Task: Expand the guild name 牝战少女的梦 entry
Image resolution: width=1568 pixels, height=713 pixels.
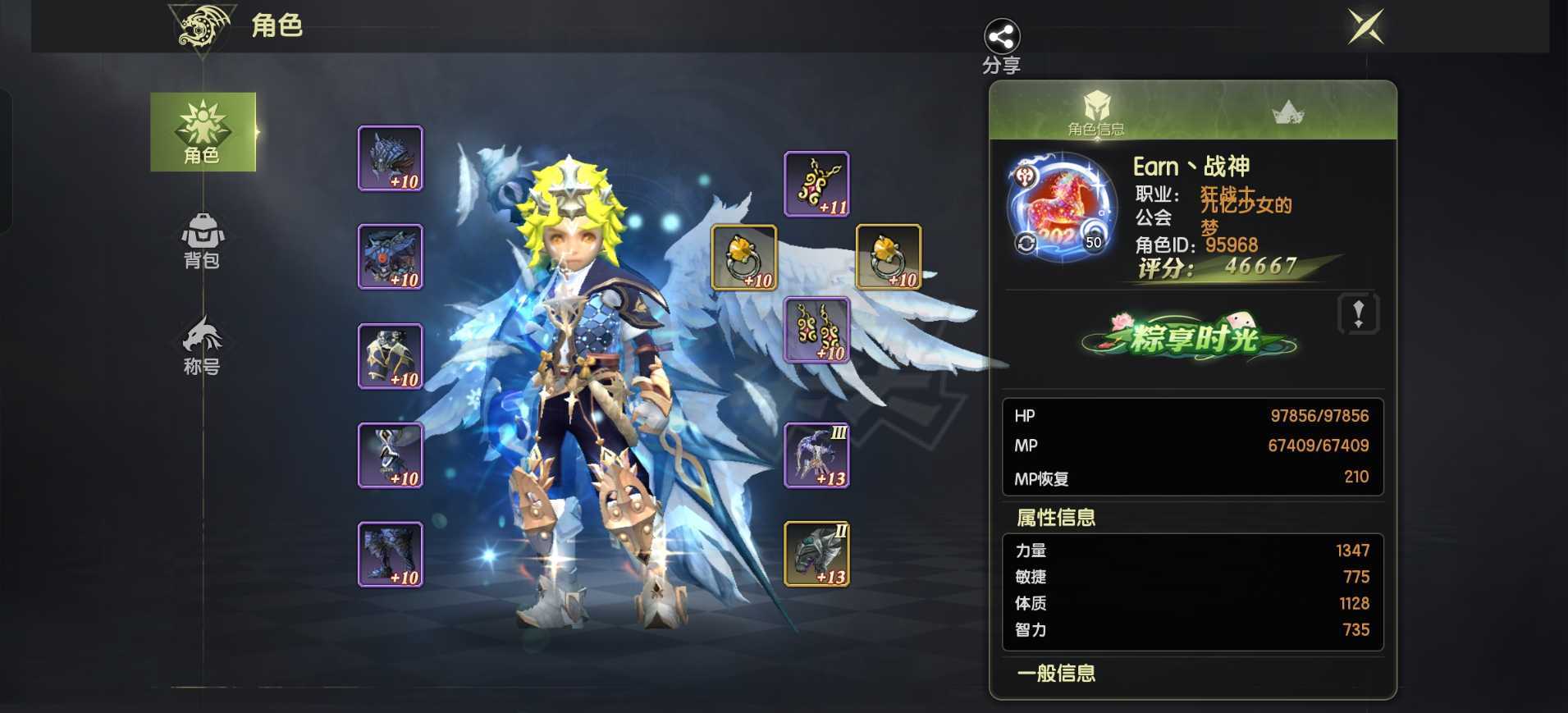Action: click(x=1245, y=213)
